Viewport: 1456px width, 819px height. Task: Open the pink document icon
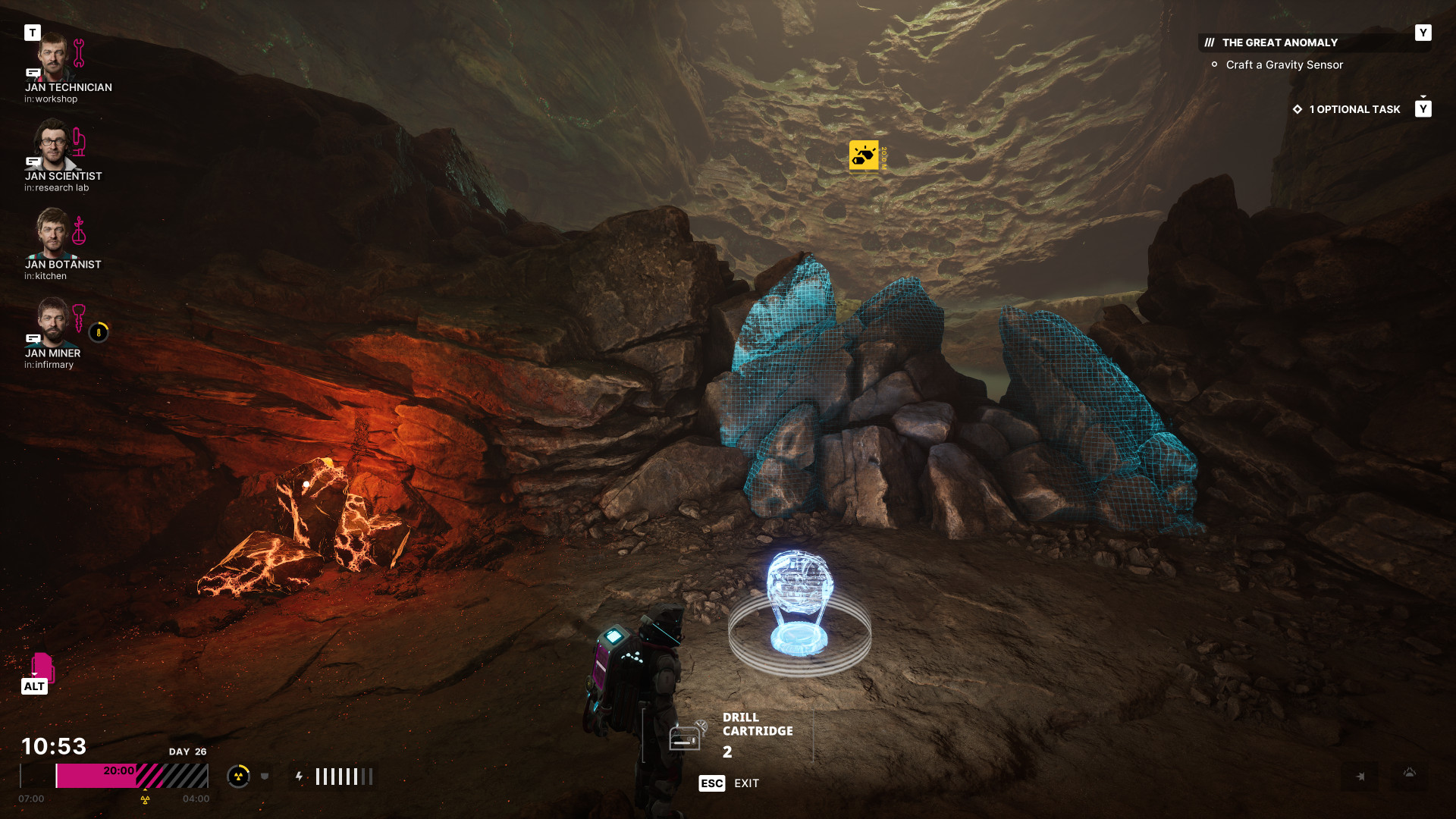(x=42, y=667)
